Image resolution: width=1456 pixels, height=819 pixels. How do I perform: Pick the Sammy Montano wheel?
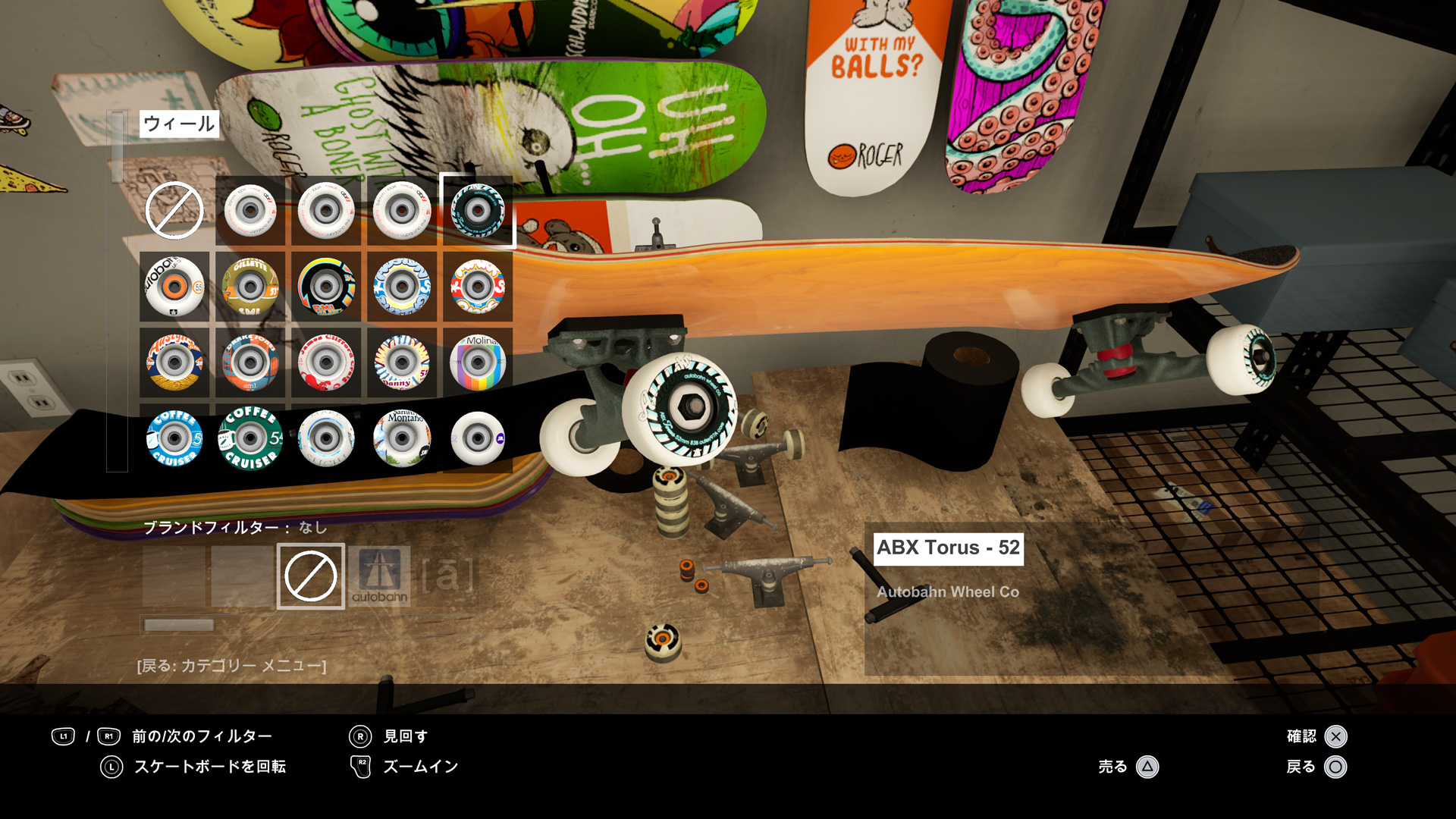coord(402,438)
